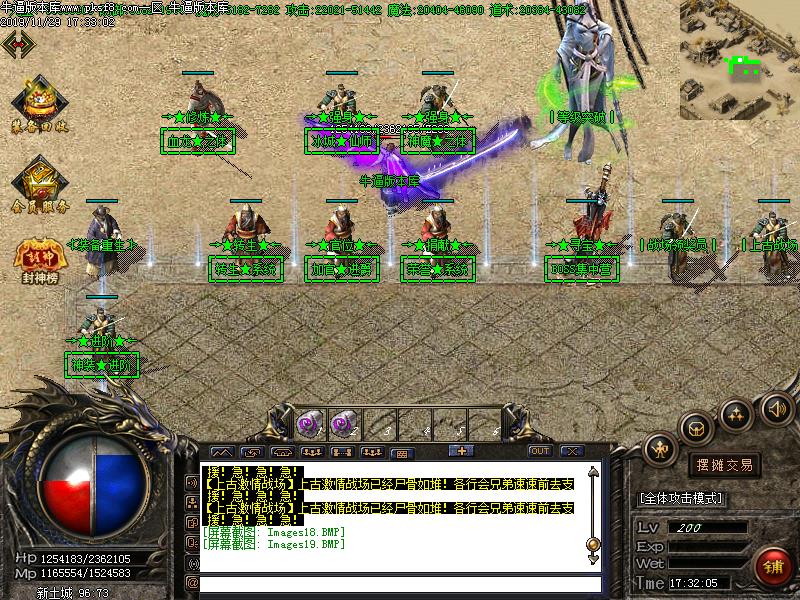Viewport: 800px width, 600px height.
Task: Open the 会员服务 member service icon
Action: tap(40, 184)
